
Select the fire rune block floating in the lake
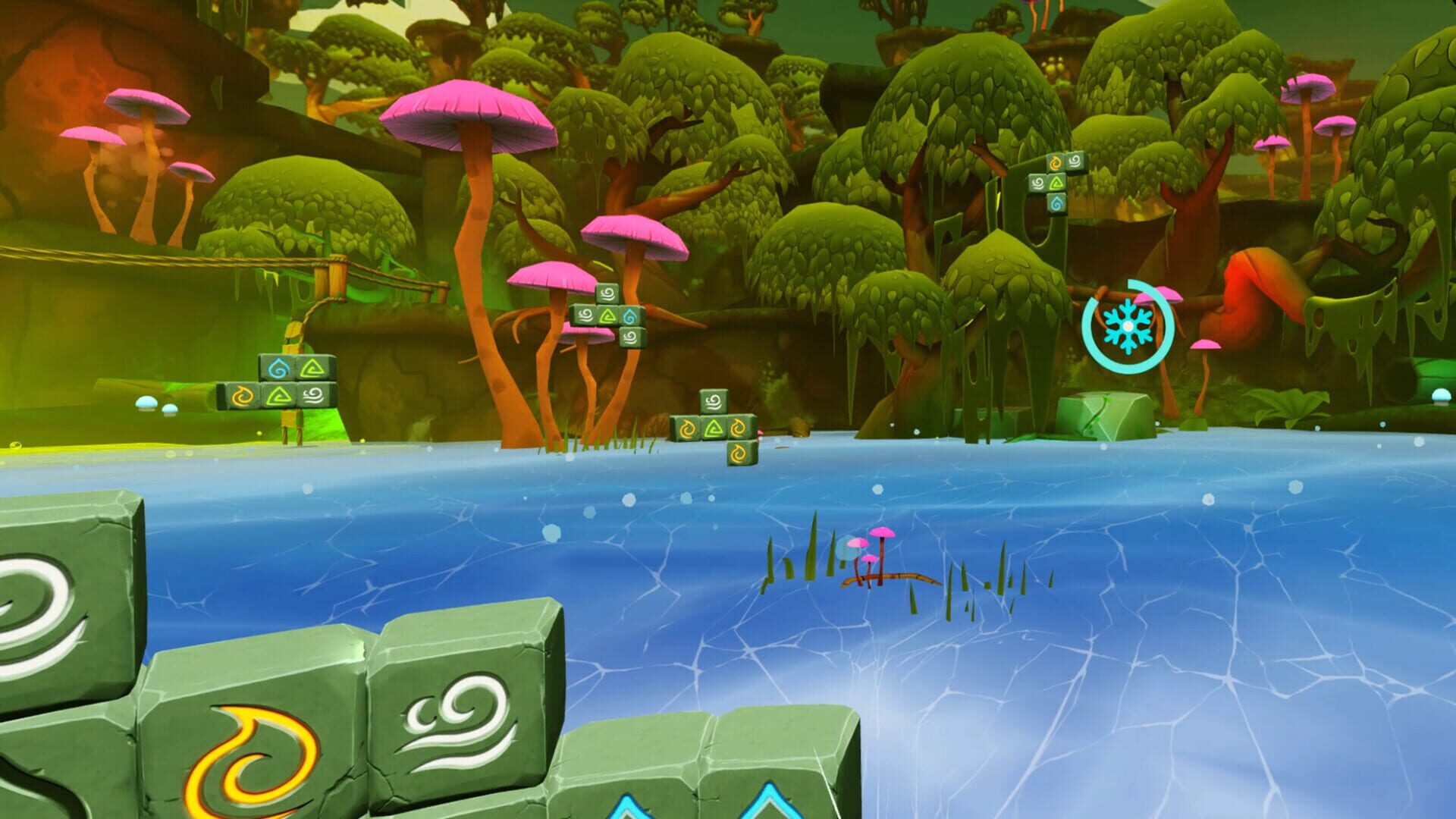[x=738, y=454]
